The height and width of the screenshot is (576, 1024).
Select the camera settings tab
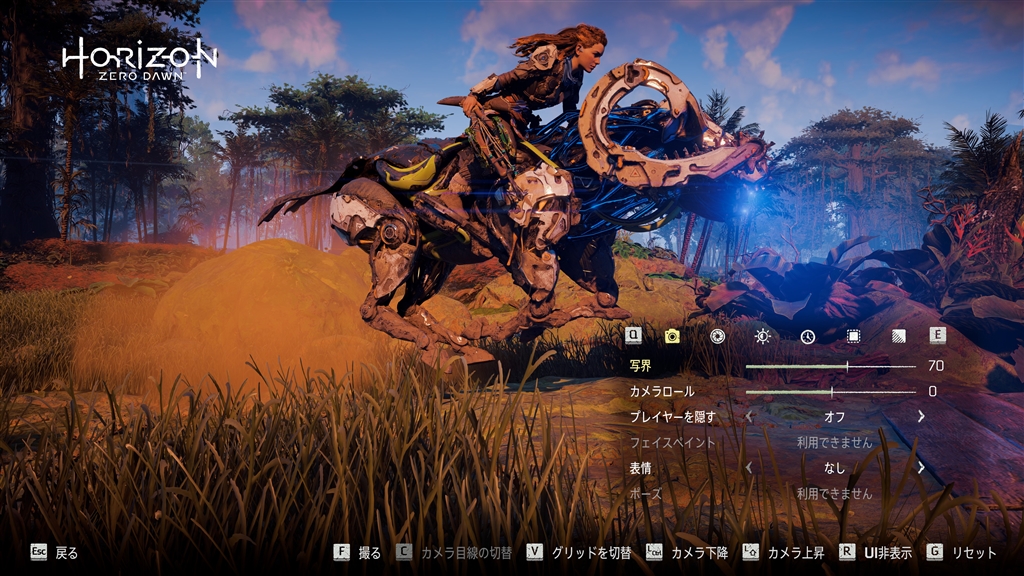click(672, 336)
